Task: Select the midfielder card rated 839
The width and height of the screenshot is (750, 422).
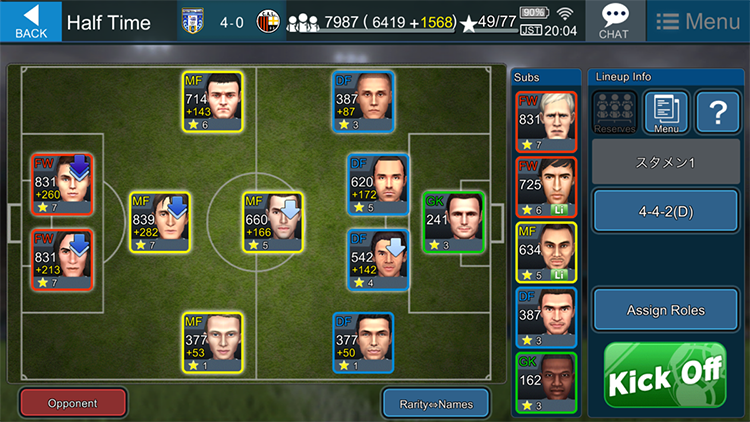Action: point(160,223)
